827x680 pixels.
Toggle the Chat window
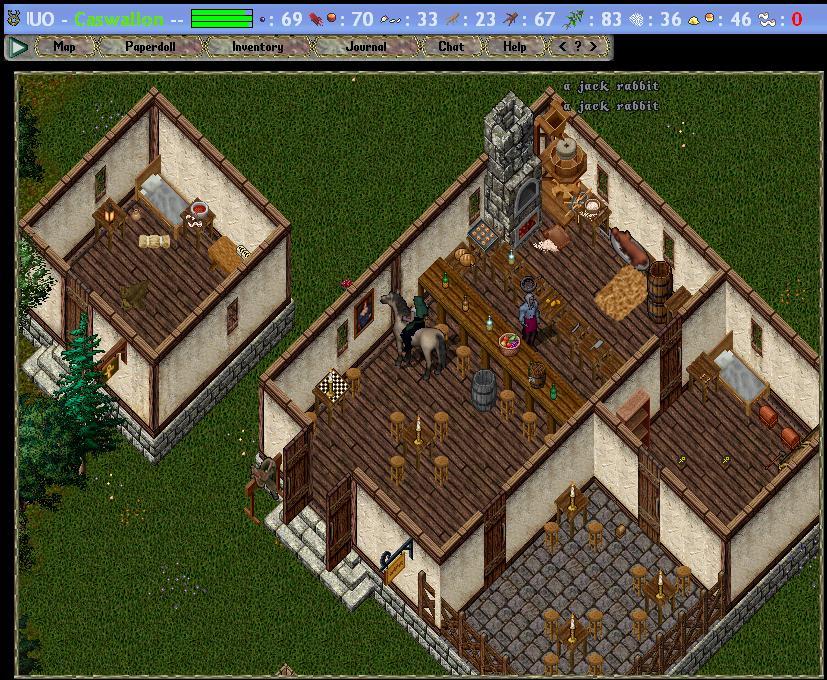[451, 47]
